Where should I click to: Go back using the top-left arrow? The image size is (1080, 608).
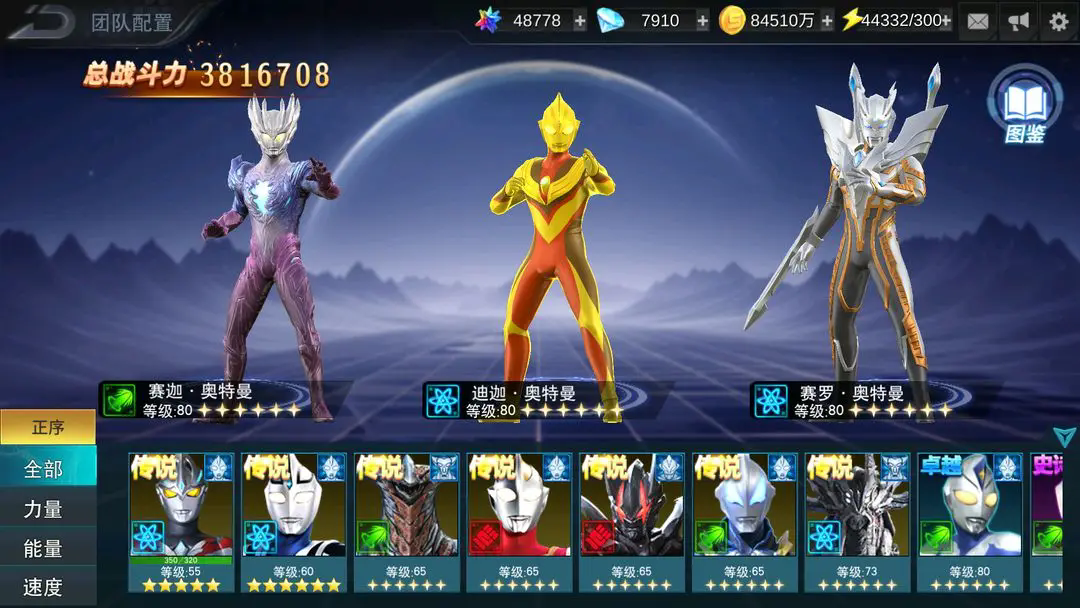pos(42,21)
